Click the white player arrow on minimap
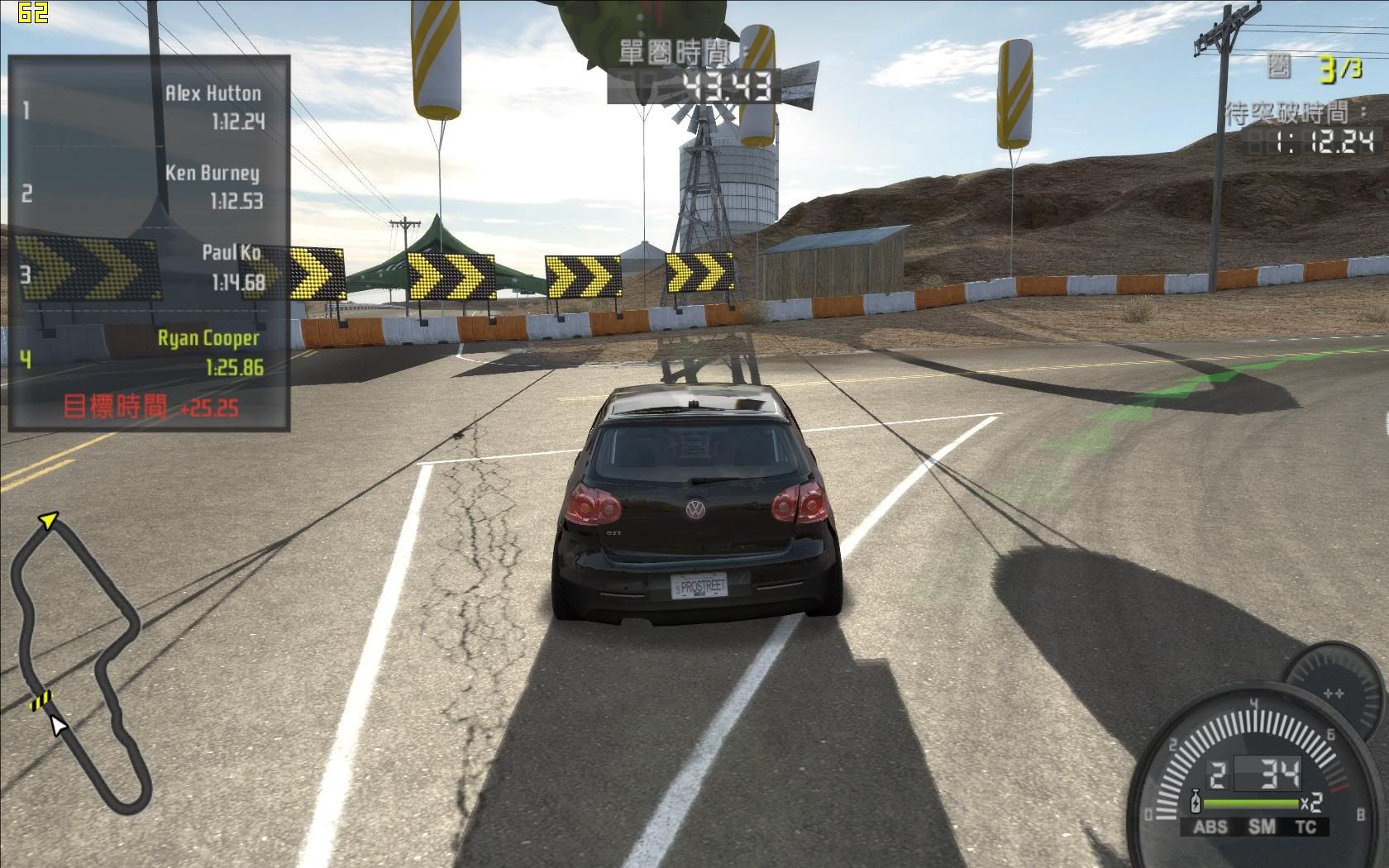Viewport: 1389px width, 868px height. [x=57, y=725]
